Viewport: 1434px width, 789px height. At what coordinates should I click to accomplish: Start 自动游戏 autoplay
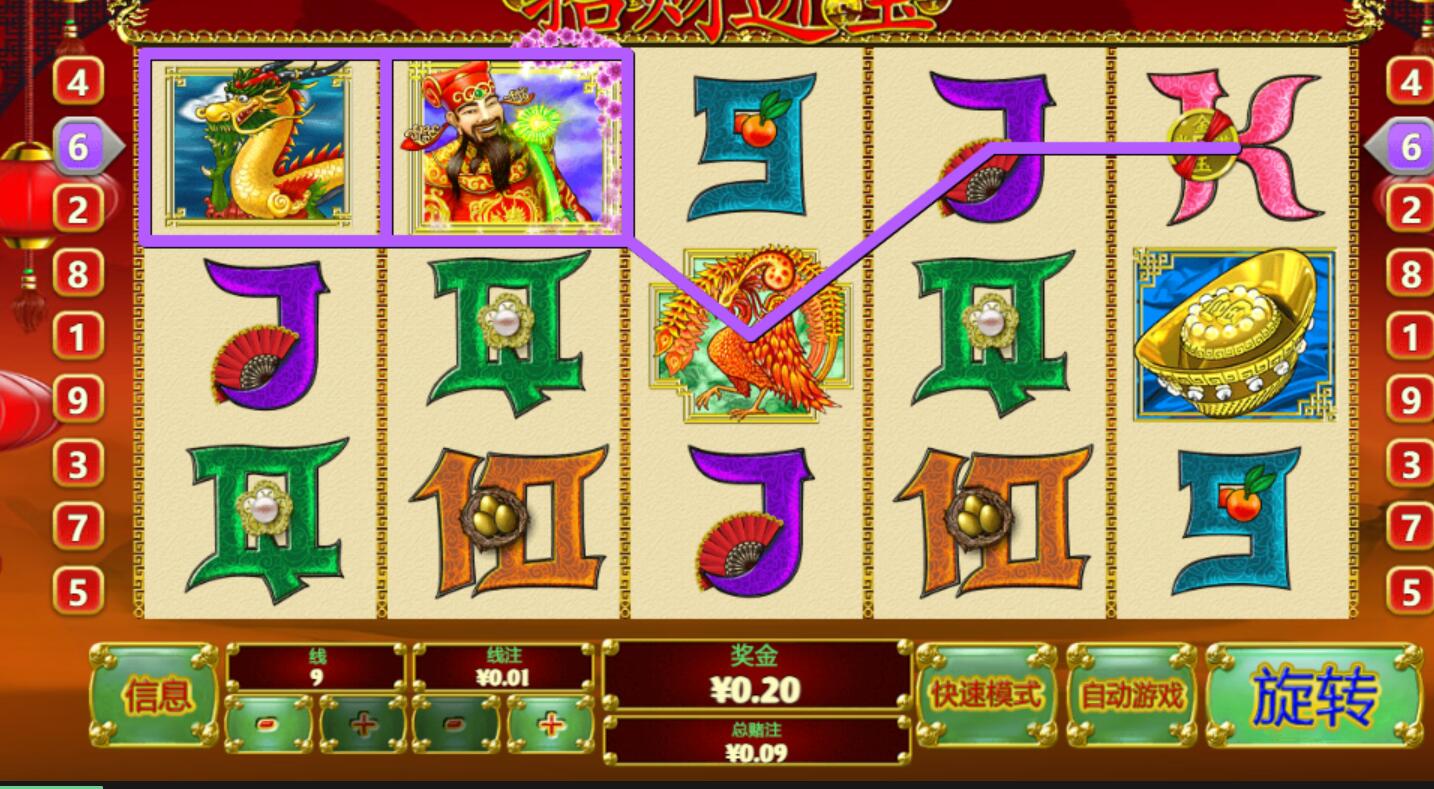click(1132, 695)
